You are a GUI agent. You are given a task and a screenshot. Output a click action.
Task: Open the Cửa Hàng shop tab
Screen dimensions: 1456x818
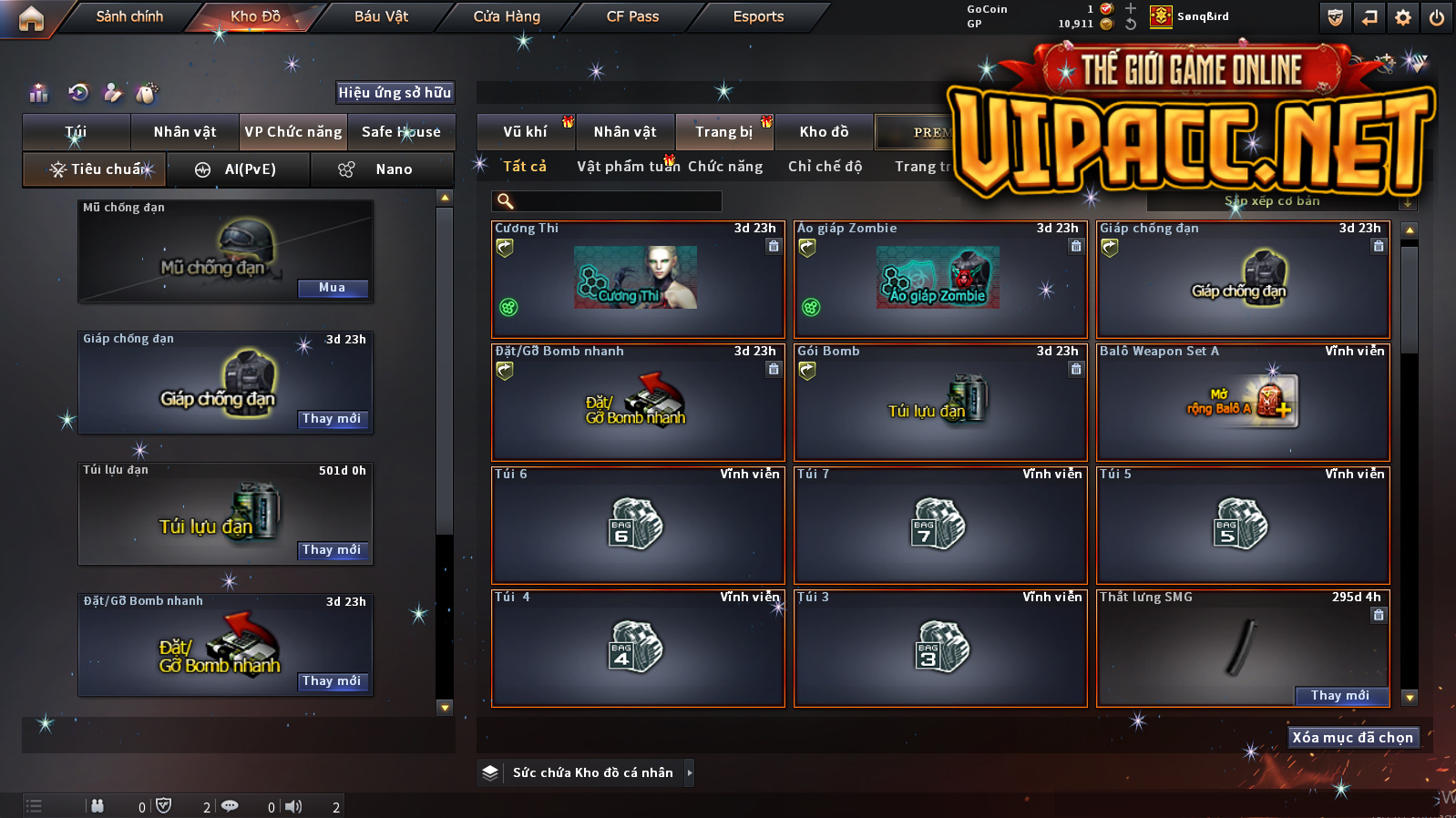pos(507,16)
